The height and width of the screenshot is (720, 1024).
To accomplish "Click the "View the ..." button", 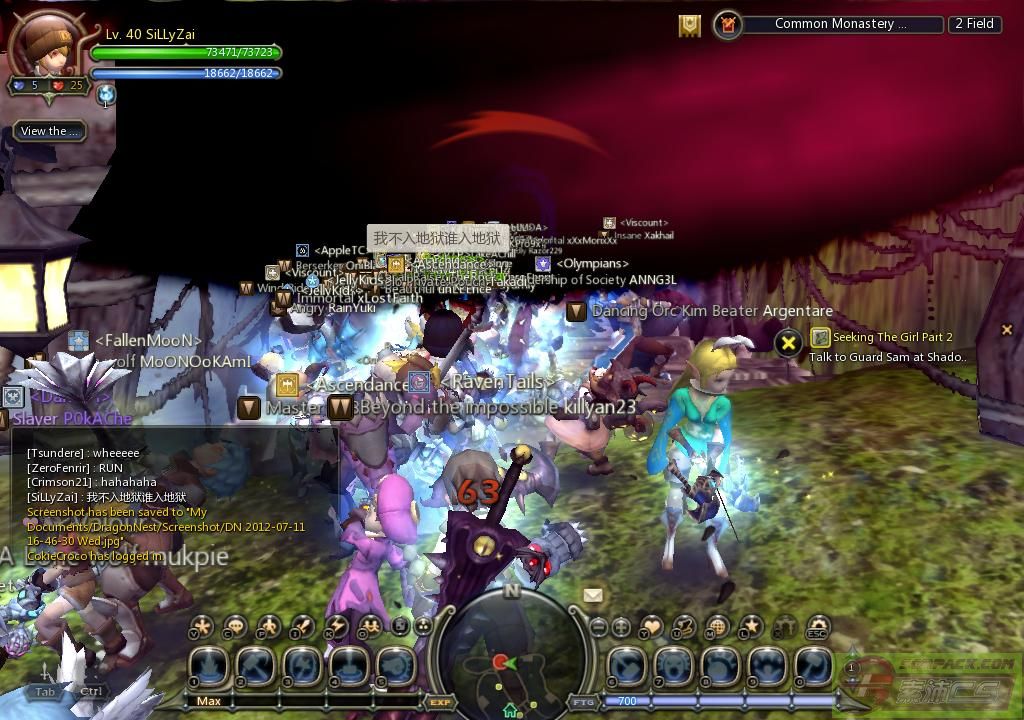I will point(49,131).
